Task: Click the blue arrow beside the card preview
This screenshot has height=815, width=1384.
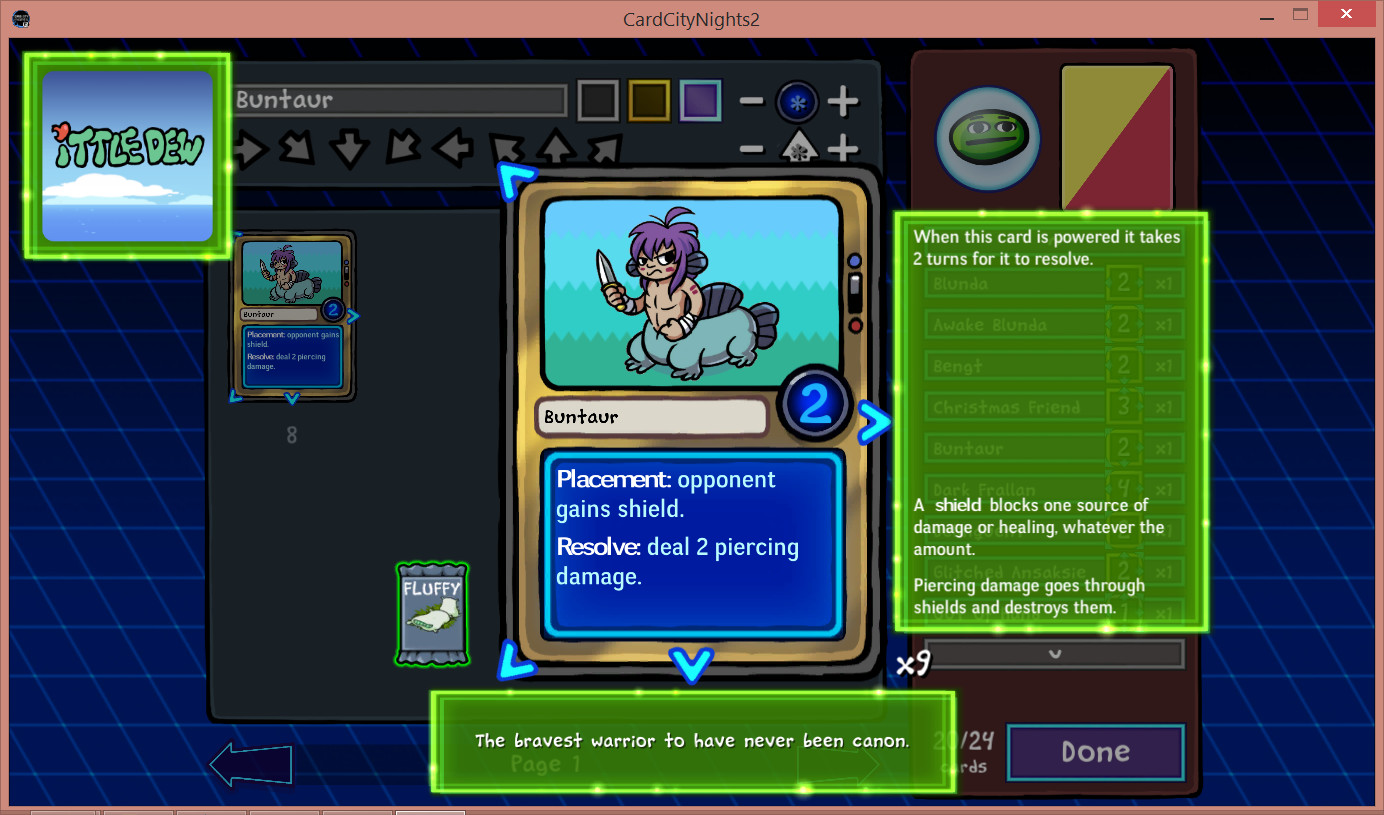Action: (x=875, y=422)
